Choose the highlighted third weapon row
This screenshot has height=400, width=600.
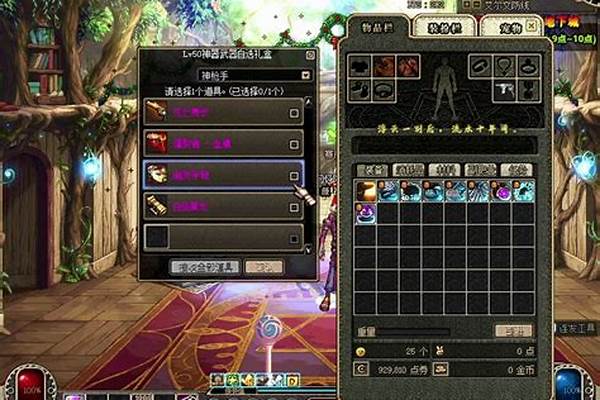222,175
